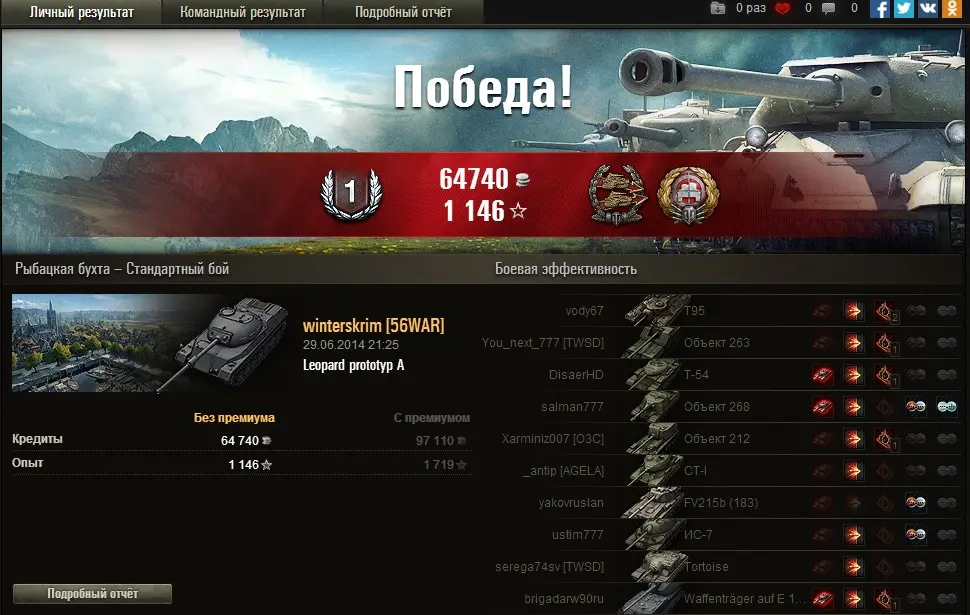The height and width of the screenshot is (615, 970).
Task: Click the Подробный отчёт button below the results
Action: point(92,594)
